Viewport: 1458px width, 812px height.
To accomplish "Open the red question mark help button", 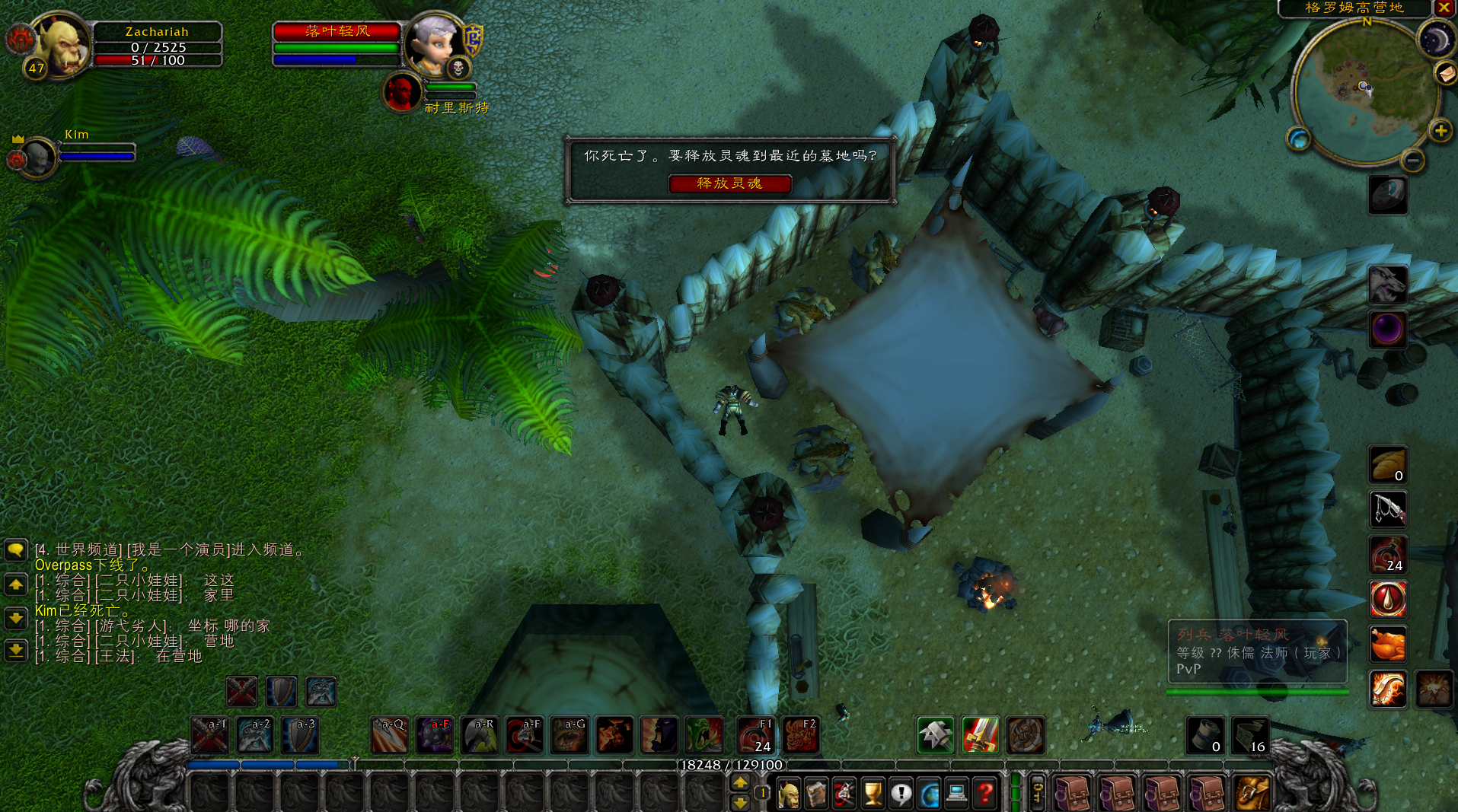I will click(985, 794).
